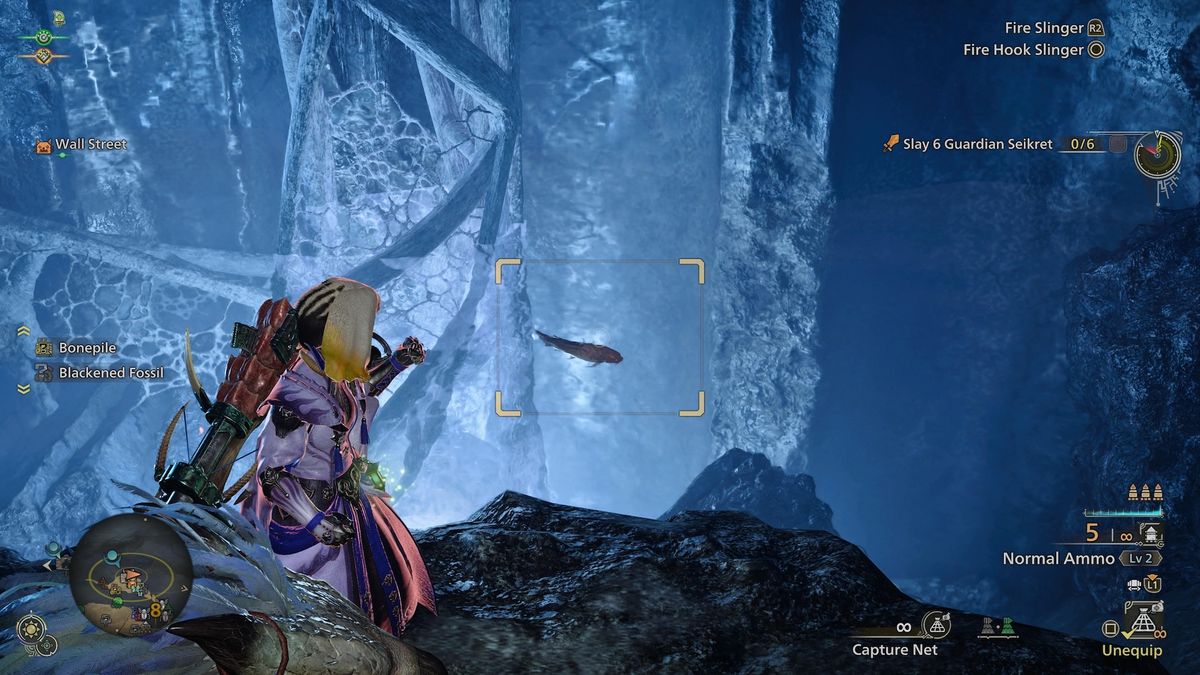Screen dimensions: 1200x675
Task: Click the sun time-of-day icon
Action: pyautogui.click(x=30, y=630)
